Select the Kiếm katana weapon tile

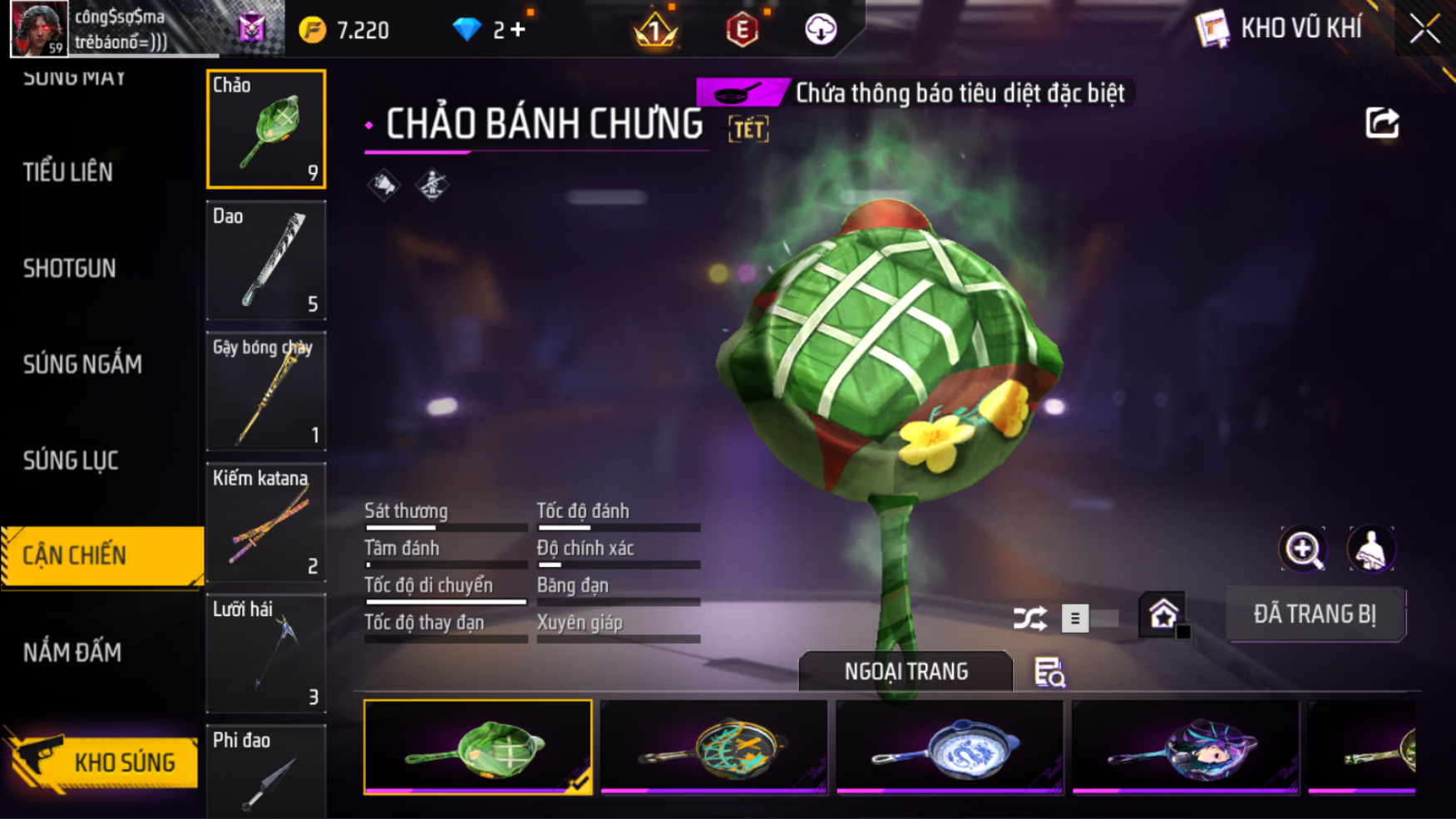(266, 522)
